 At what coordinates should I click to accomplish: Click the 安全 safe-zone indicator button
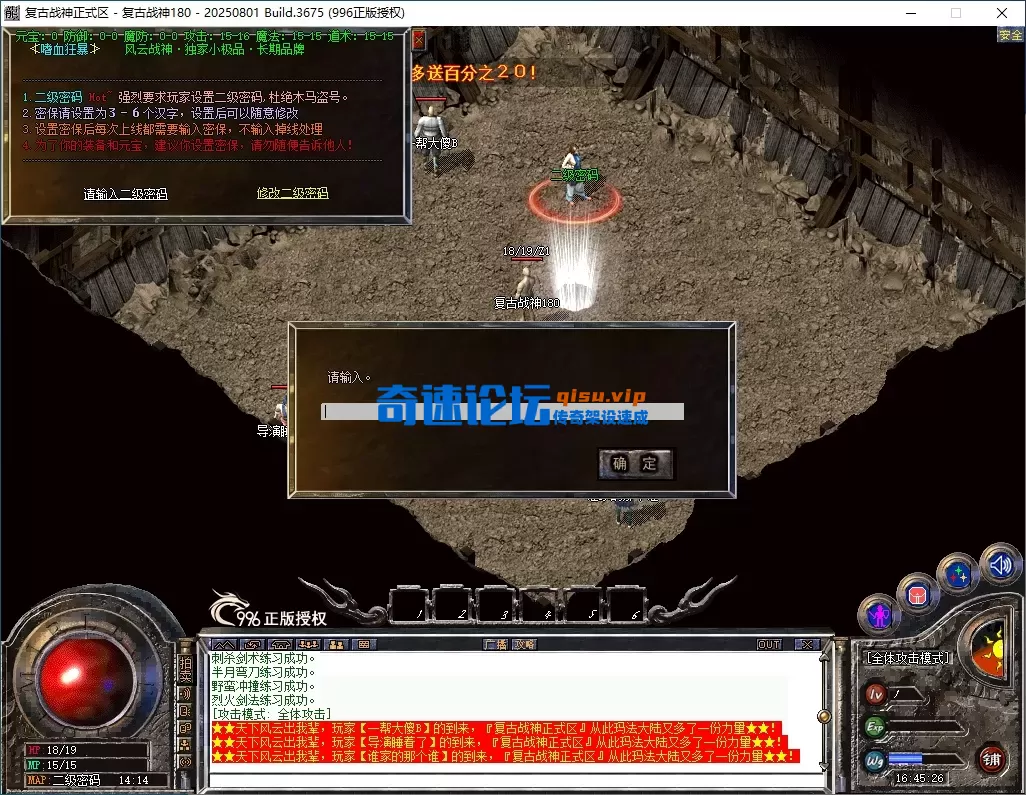[1010, 35]
